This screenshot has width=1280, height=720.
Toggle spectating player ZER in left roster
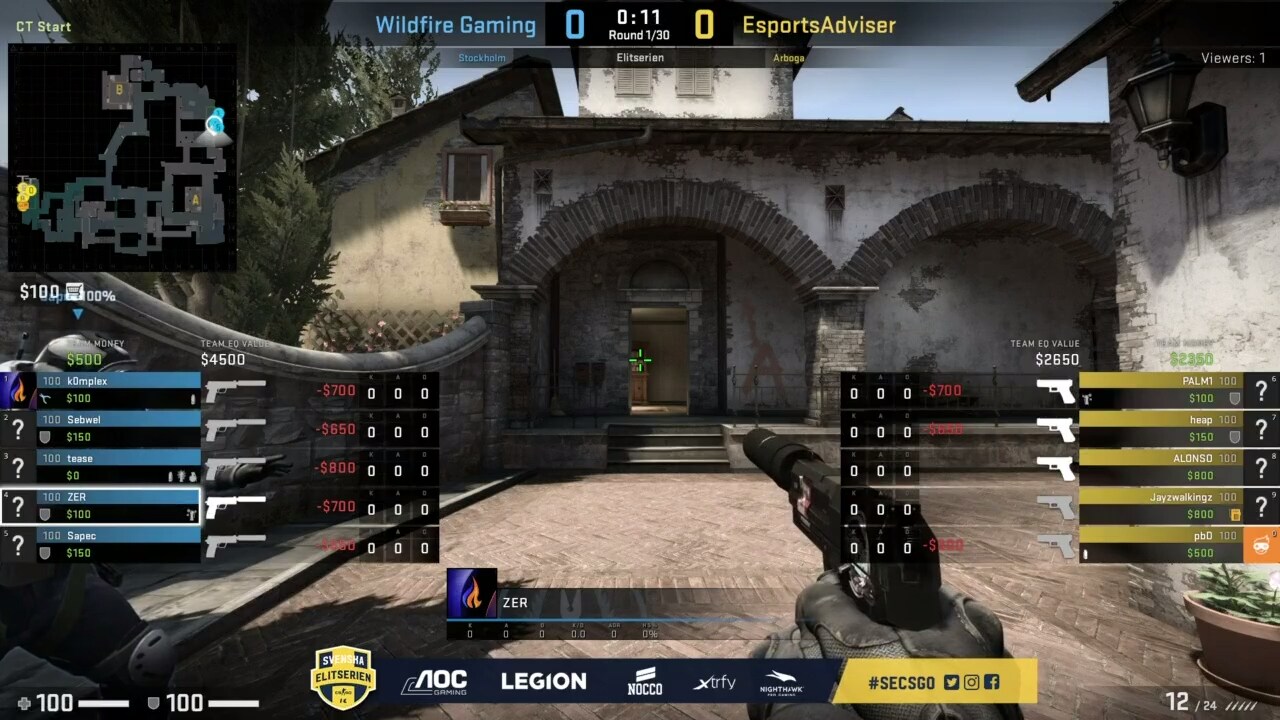pyautogui.click(x=120, y=497)
